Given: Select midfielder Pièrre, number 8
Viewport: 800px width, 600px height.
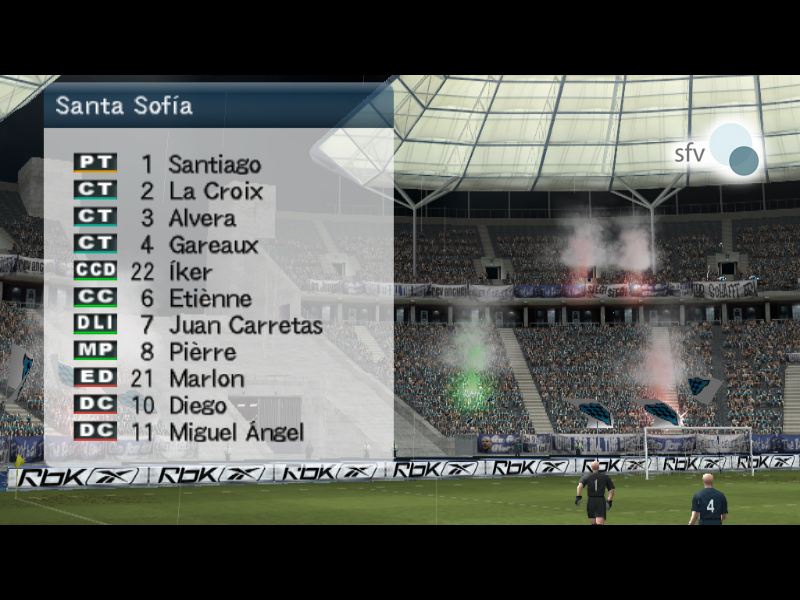Looking at the screenshot, I should pos(202,353).
